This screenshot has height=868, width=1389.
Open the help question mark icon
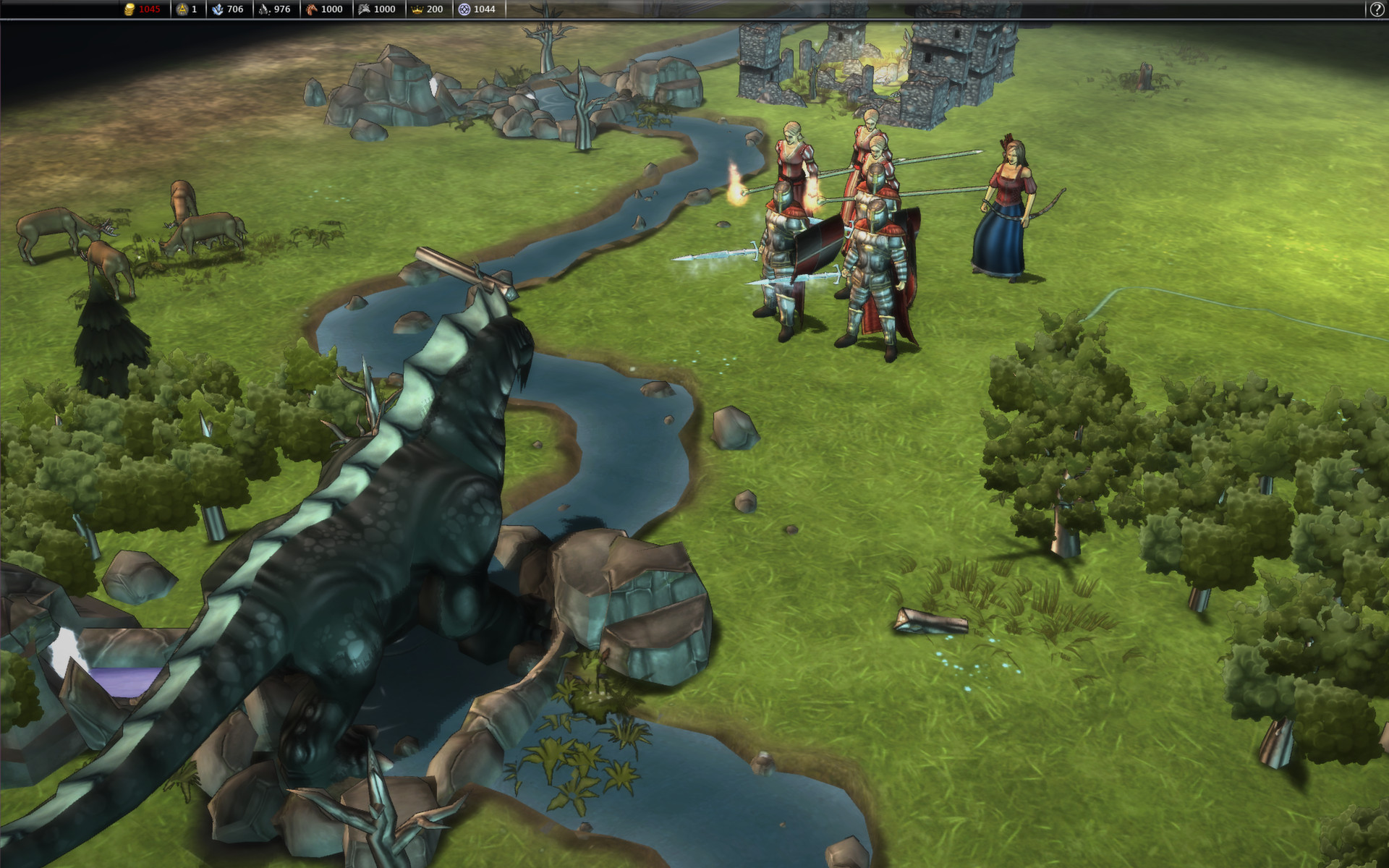click(1376, 9)
